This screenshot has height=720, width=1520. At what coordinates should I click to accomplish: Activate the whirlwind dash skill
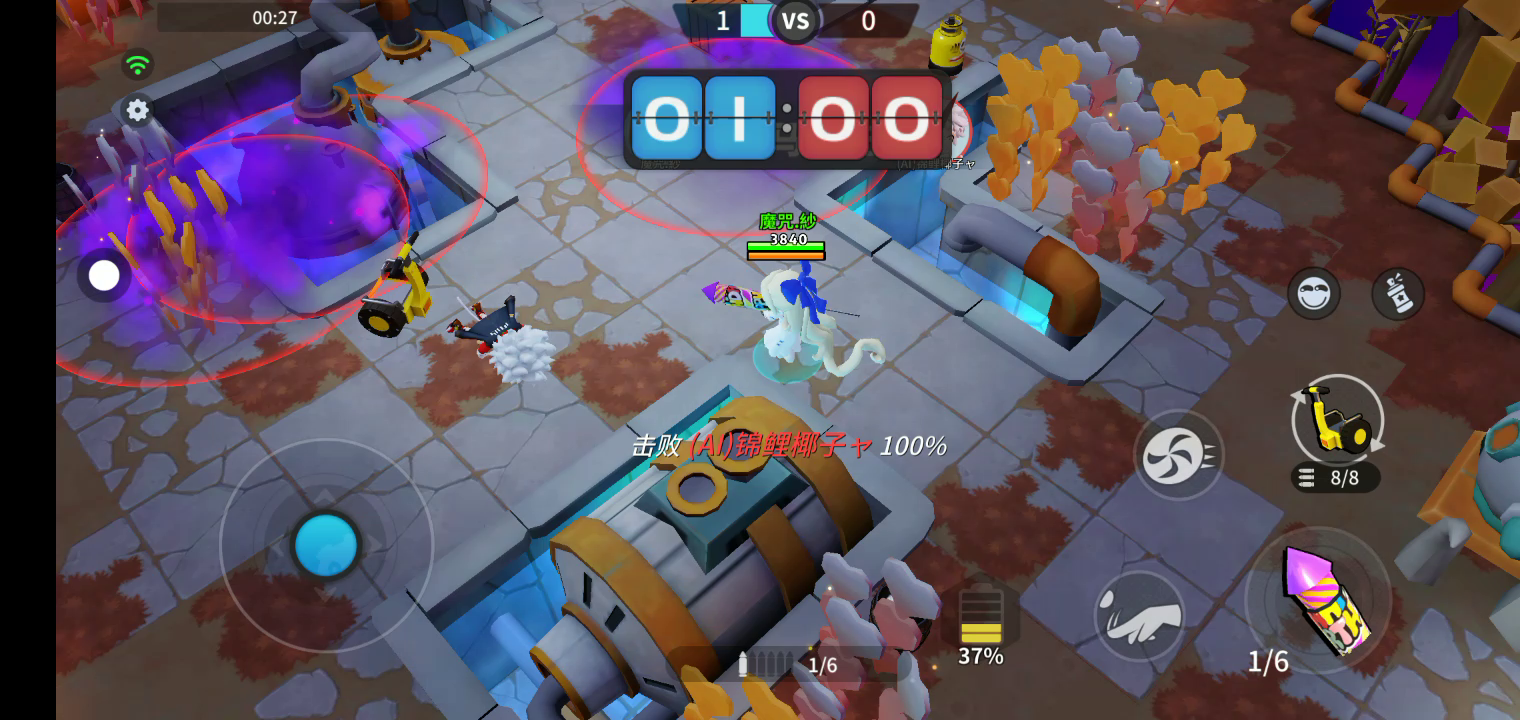click(1178, 455)
